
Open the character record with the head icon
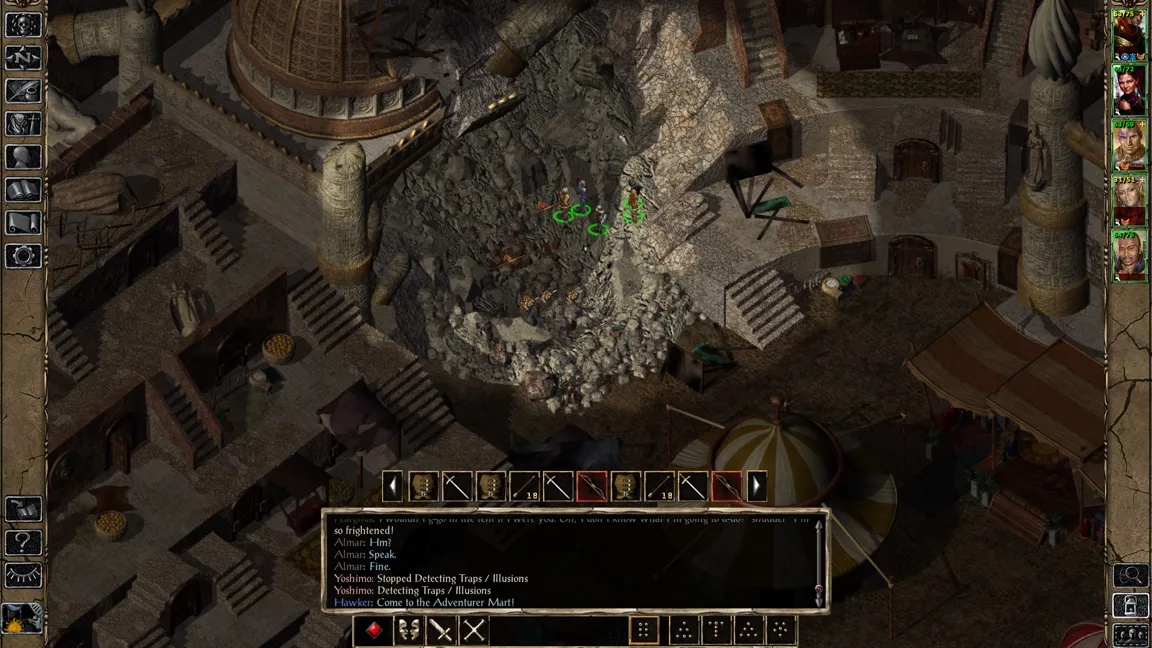tap(23, 157)
